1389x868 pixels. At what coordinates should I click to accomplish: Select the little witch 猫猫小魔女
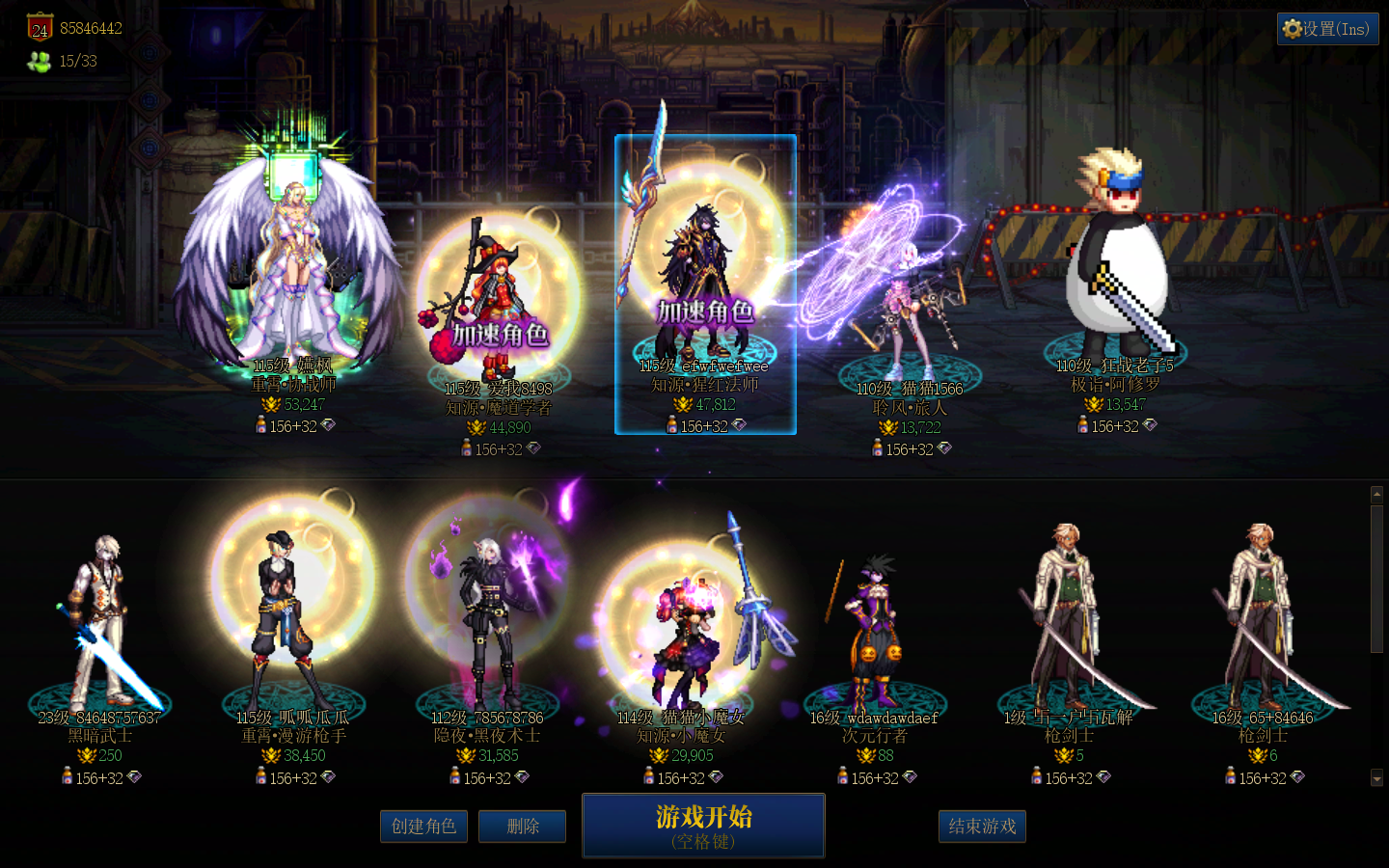coord(682,627)
